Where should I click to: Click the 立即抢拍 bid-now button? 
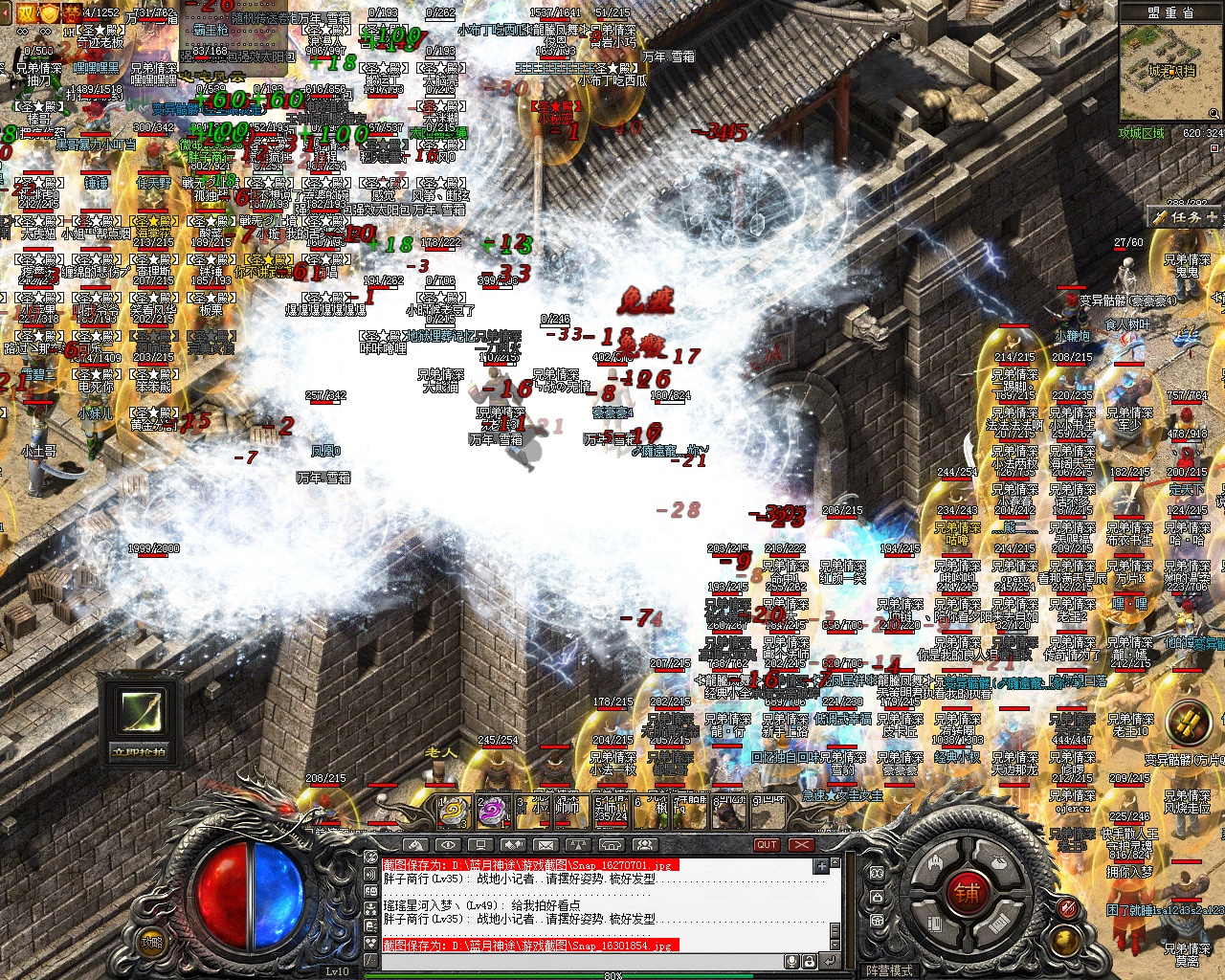pyautogui.click(x=140, y=750)
